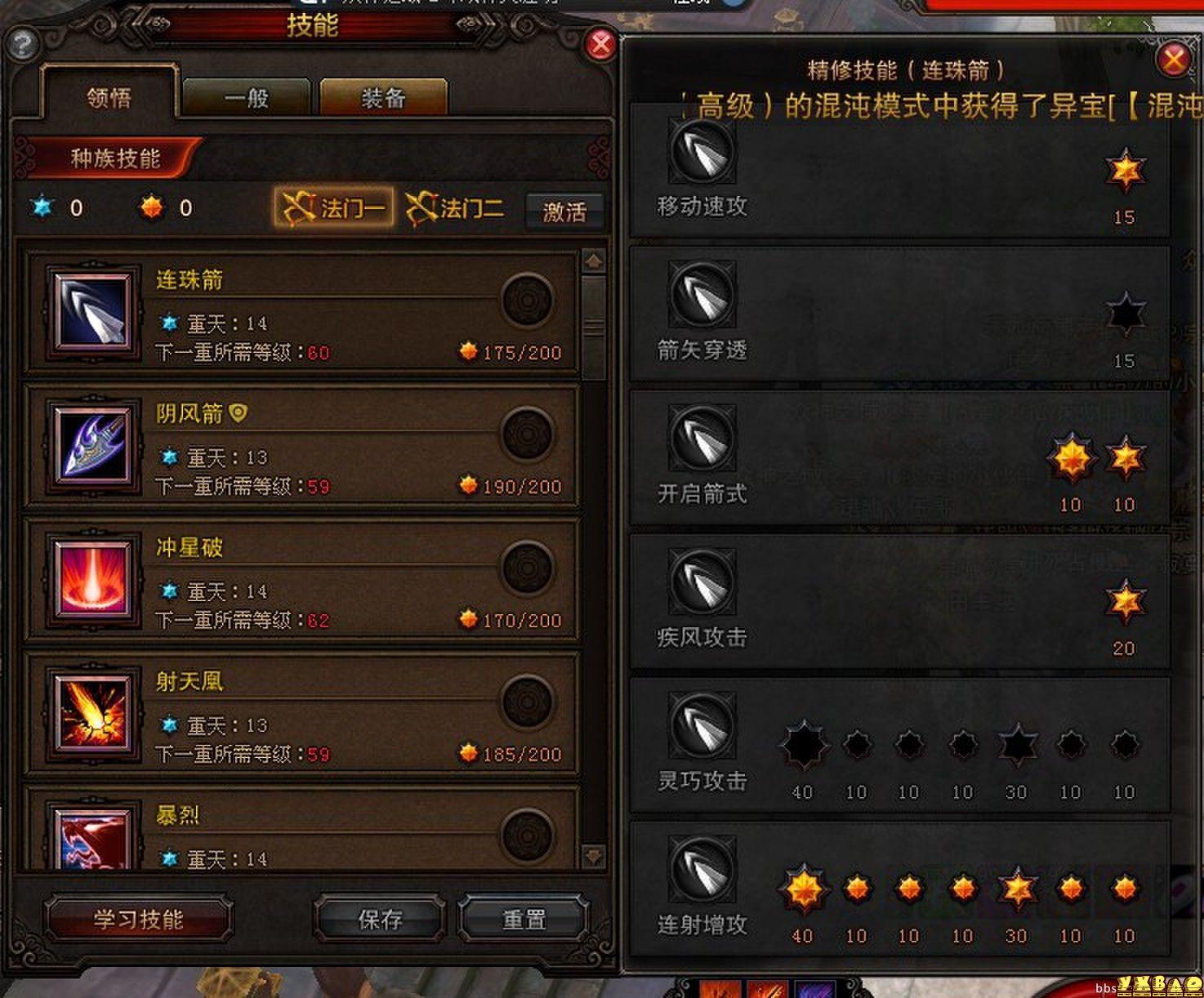Save skill changes with 保存
Image resolution: width=1204 pixels, height=998 pixels.
point(380,920)
